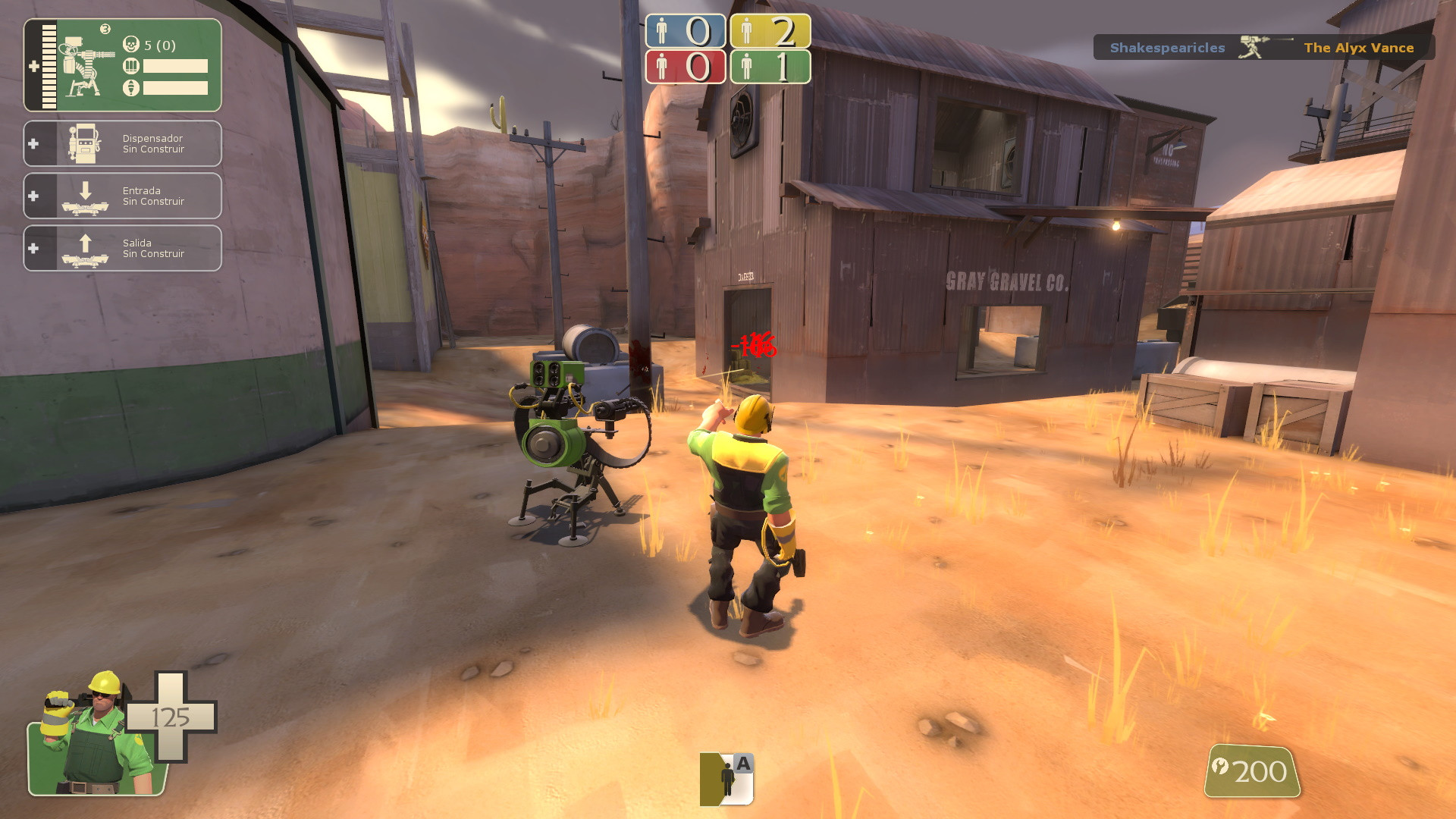Viewport: 1456px width, 819px height.
Task: Toggle the plus beside Salida
Action: pos(32,248)
